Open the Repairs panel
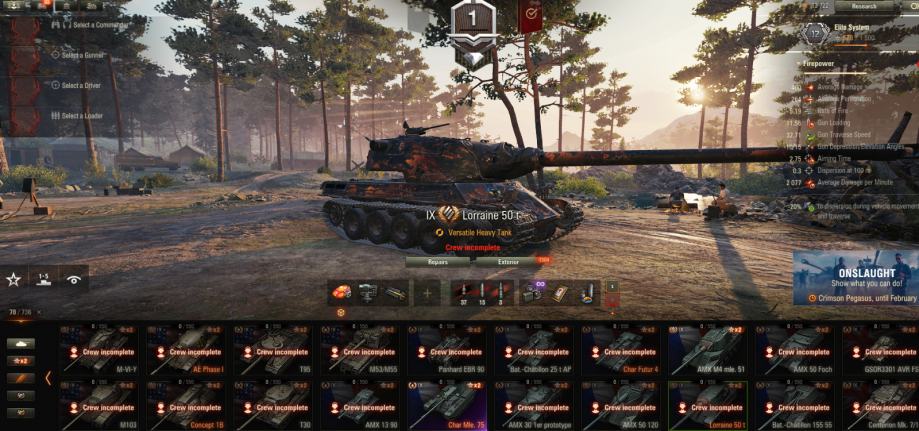 pos(437,262)
